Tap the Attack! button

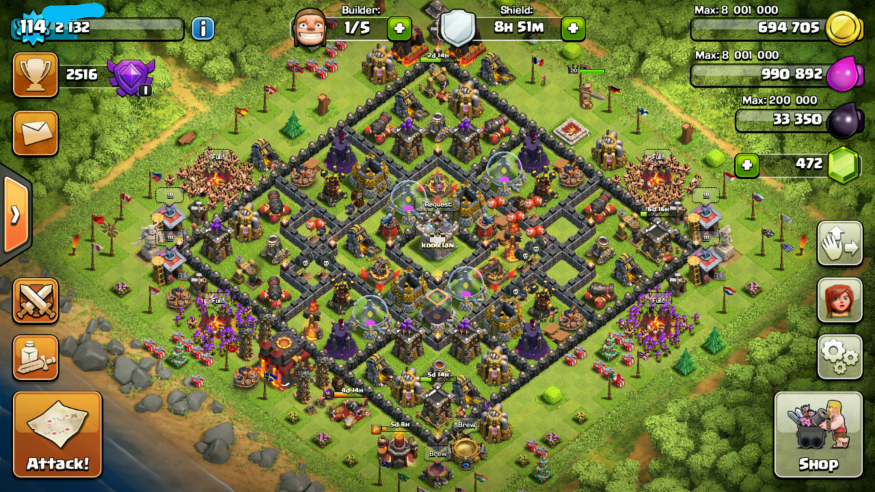coord(57,433)
